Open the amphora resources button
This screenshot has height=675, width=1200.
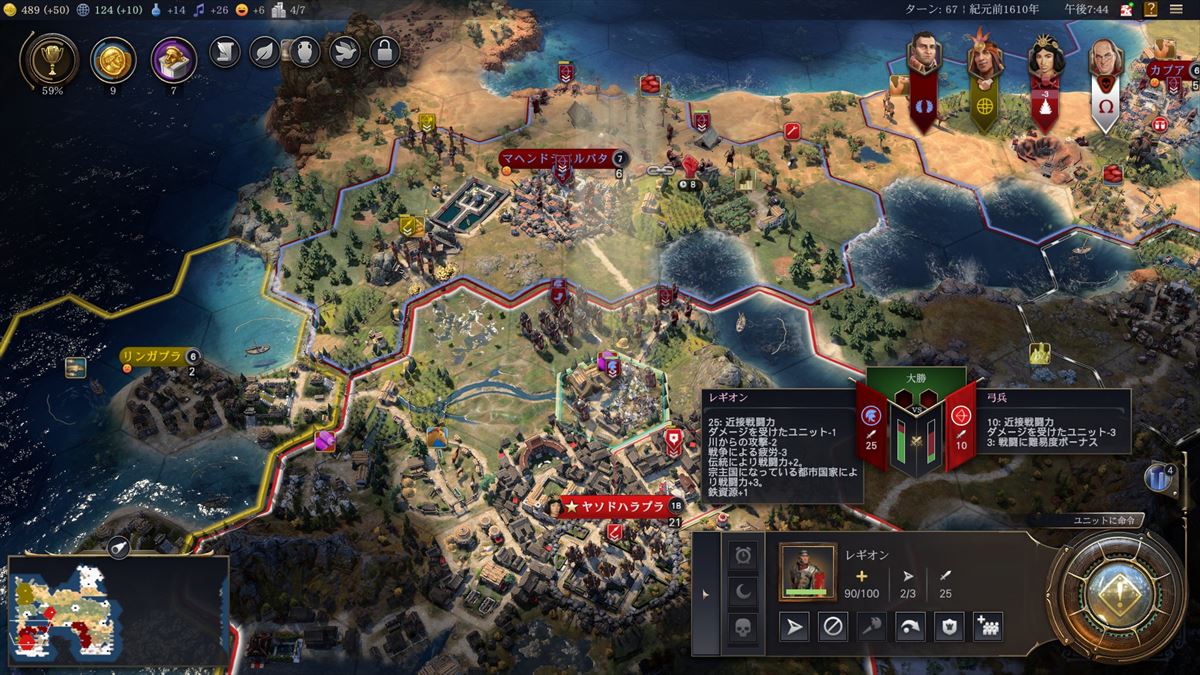point(304,51)
